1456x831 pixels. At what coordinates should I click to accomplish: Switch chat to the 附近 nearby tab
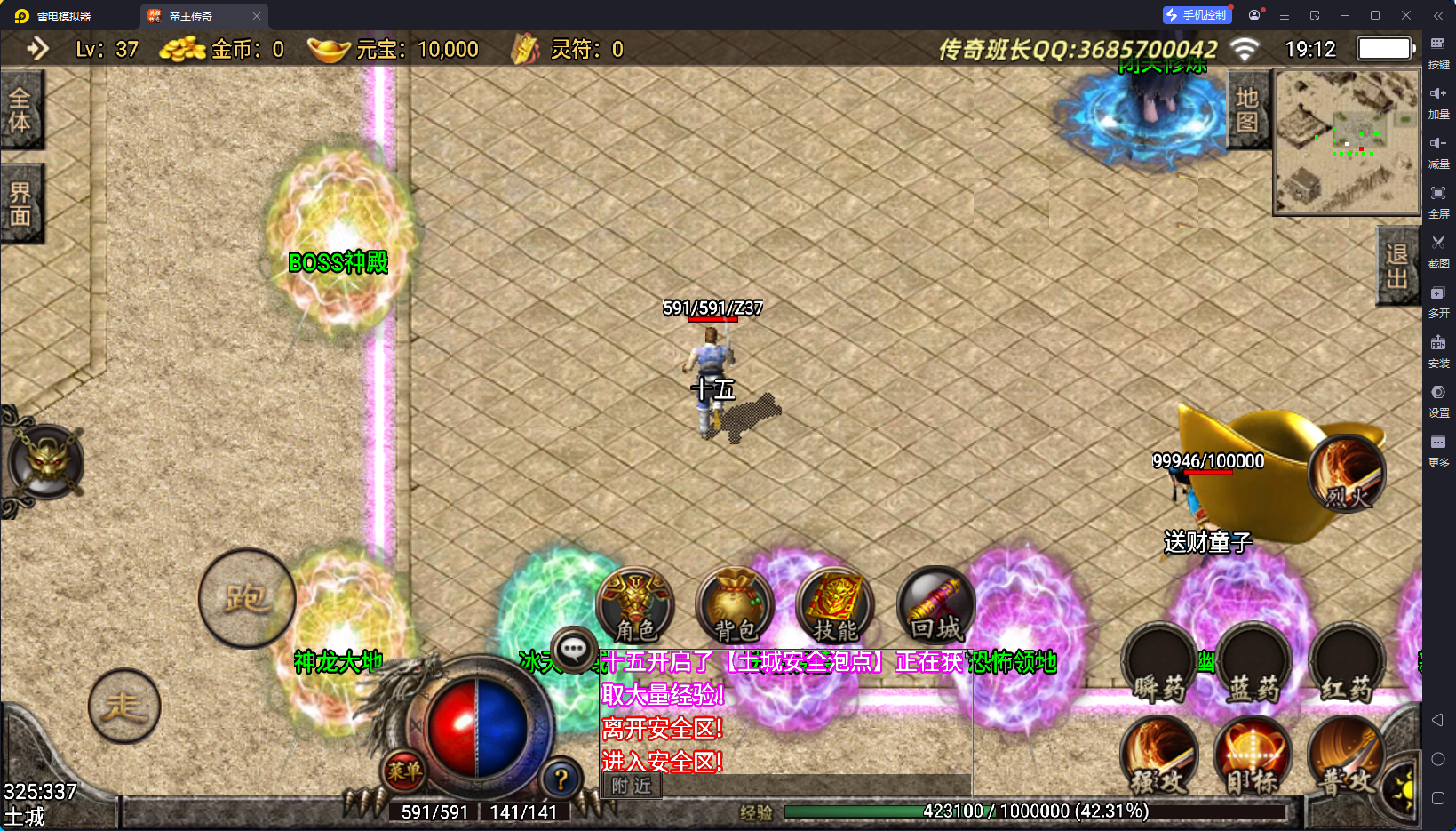632,786
